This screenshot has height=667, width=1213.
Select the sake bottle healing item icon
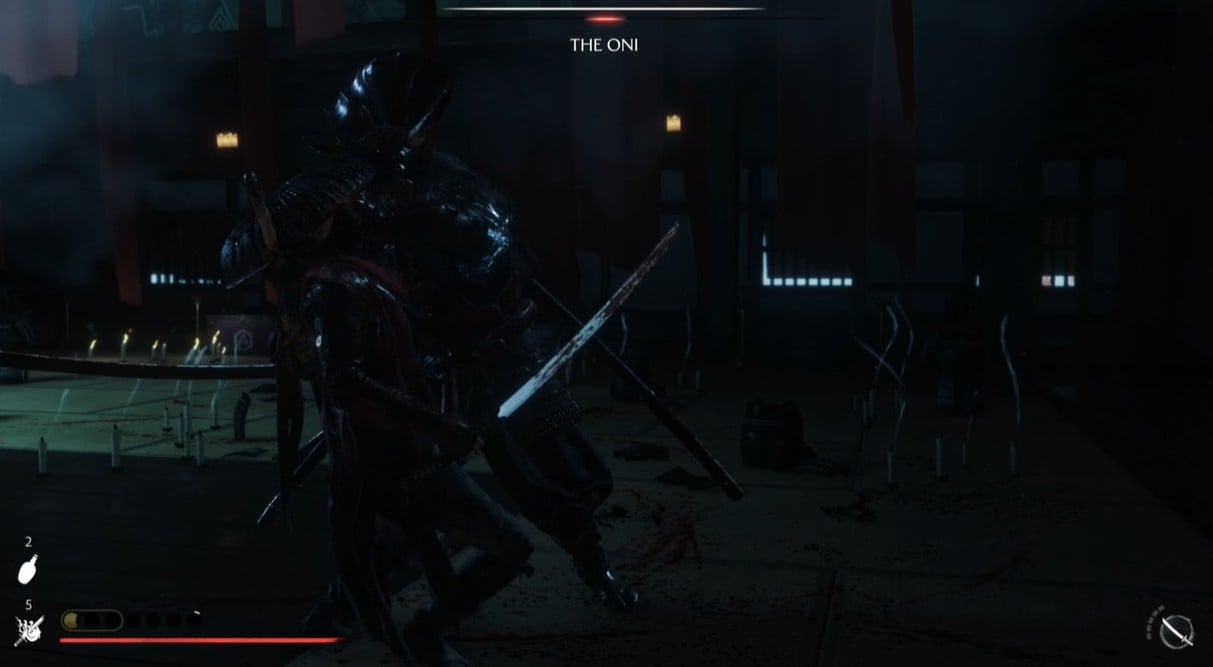tap(28, 570)
